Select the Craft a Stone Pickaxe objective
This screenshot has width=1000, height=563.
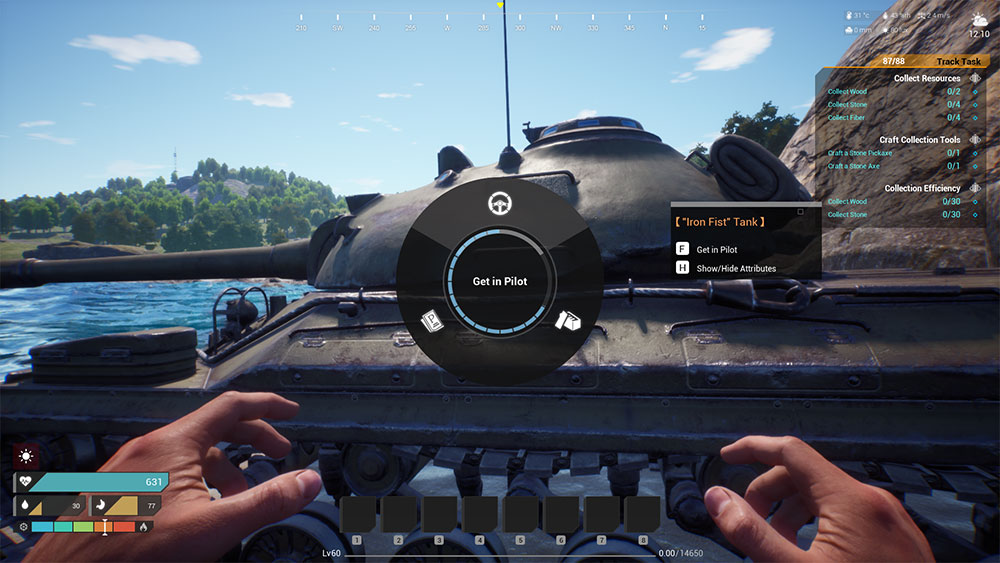click(859, 153)
